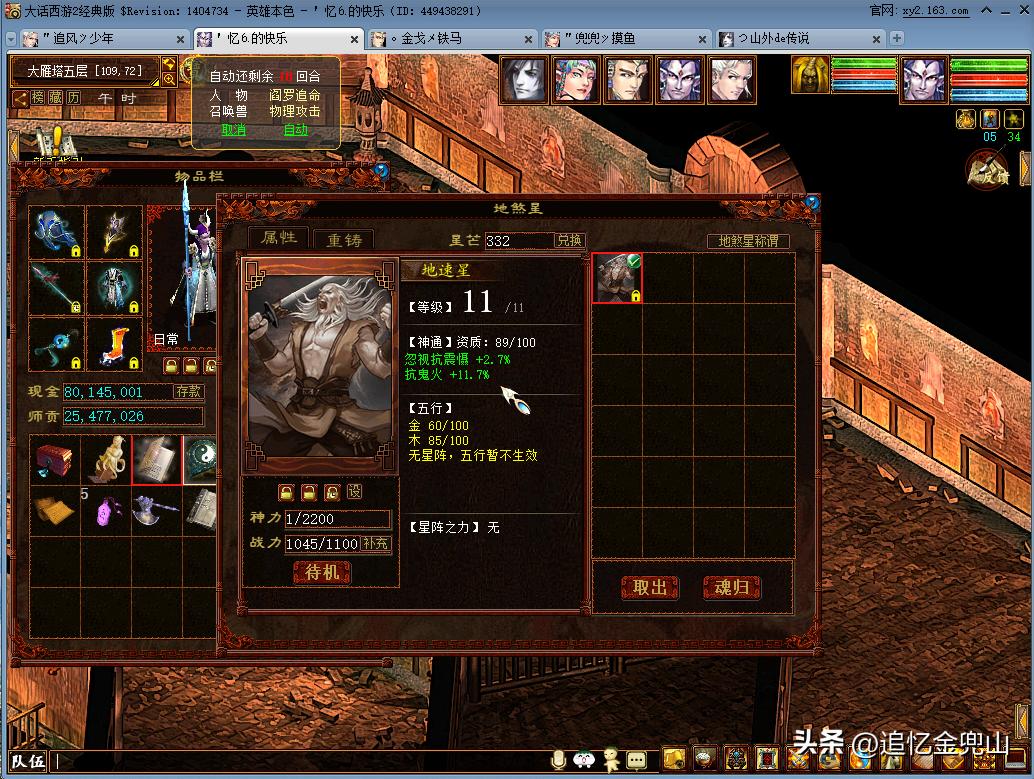Image resolution: width=1034 pixels, height=779 pixels.
Task: Click the green 自动 option
Action: click(296, 130)
